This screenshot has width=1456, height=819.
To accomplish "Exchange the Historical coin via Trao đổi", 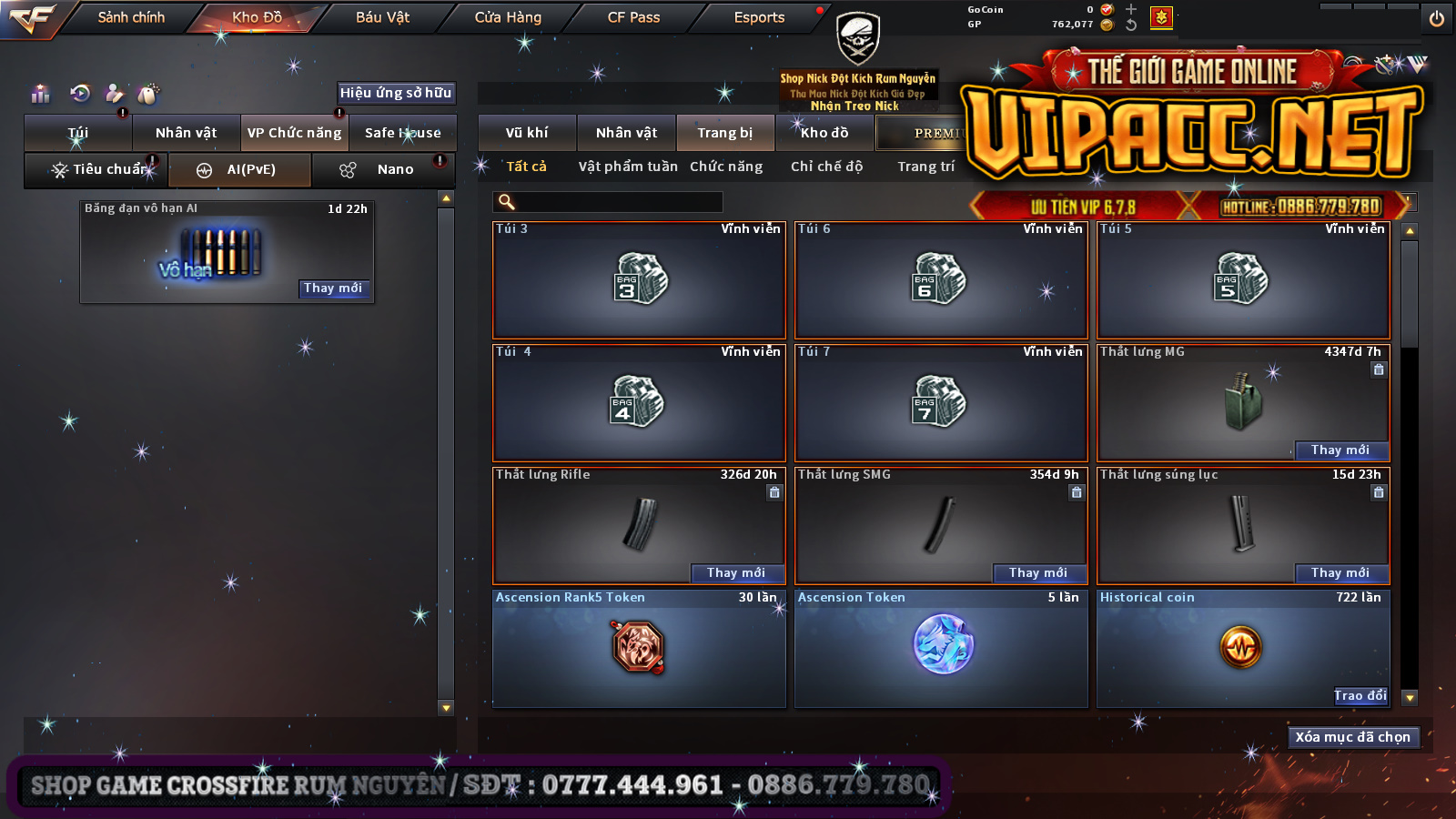I will 1360,695.
